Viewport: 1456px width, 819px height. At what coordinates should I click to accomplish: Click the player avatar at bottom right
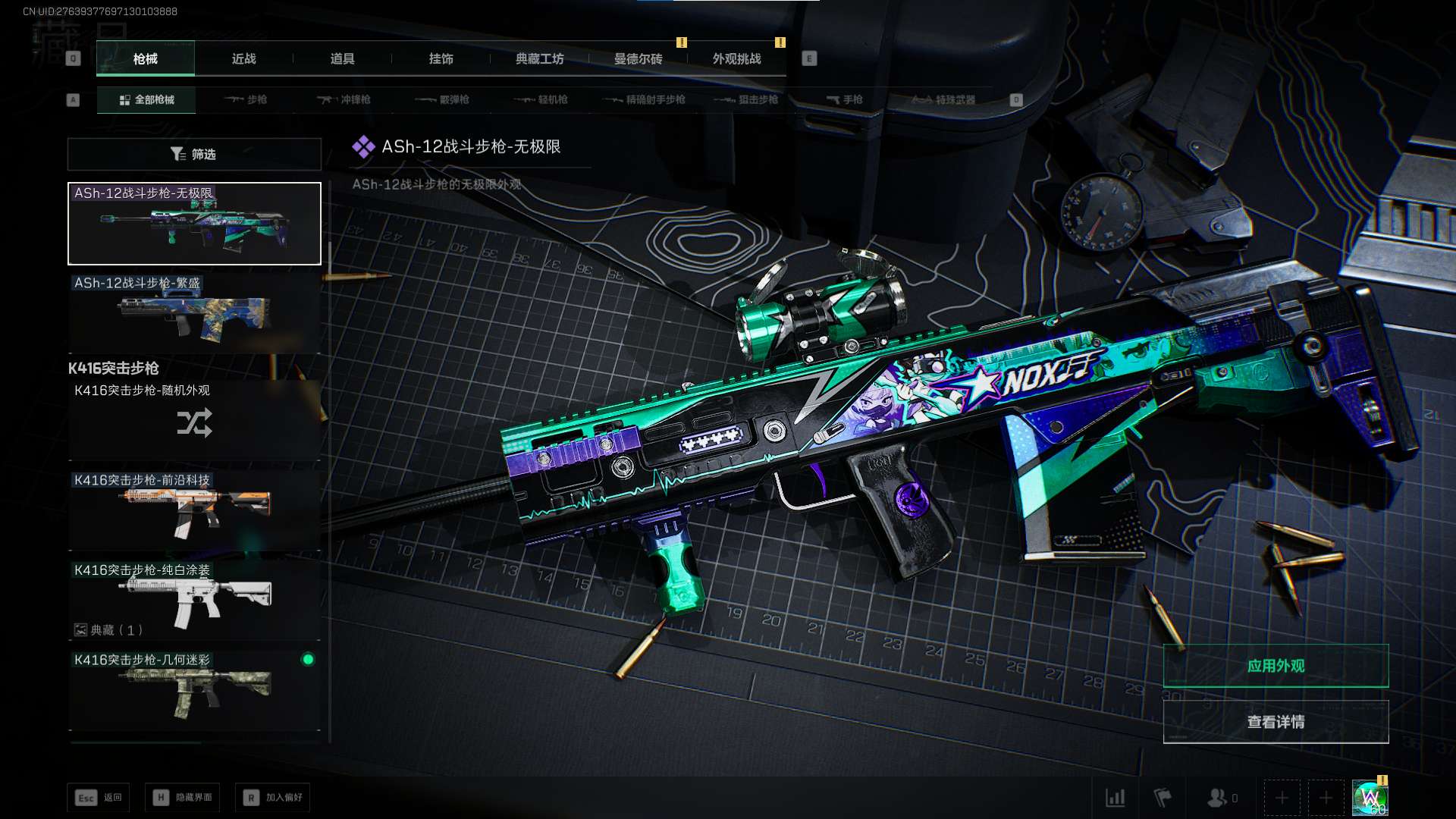(1370, 798)
